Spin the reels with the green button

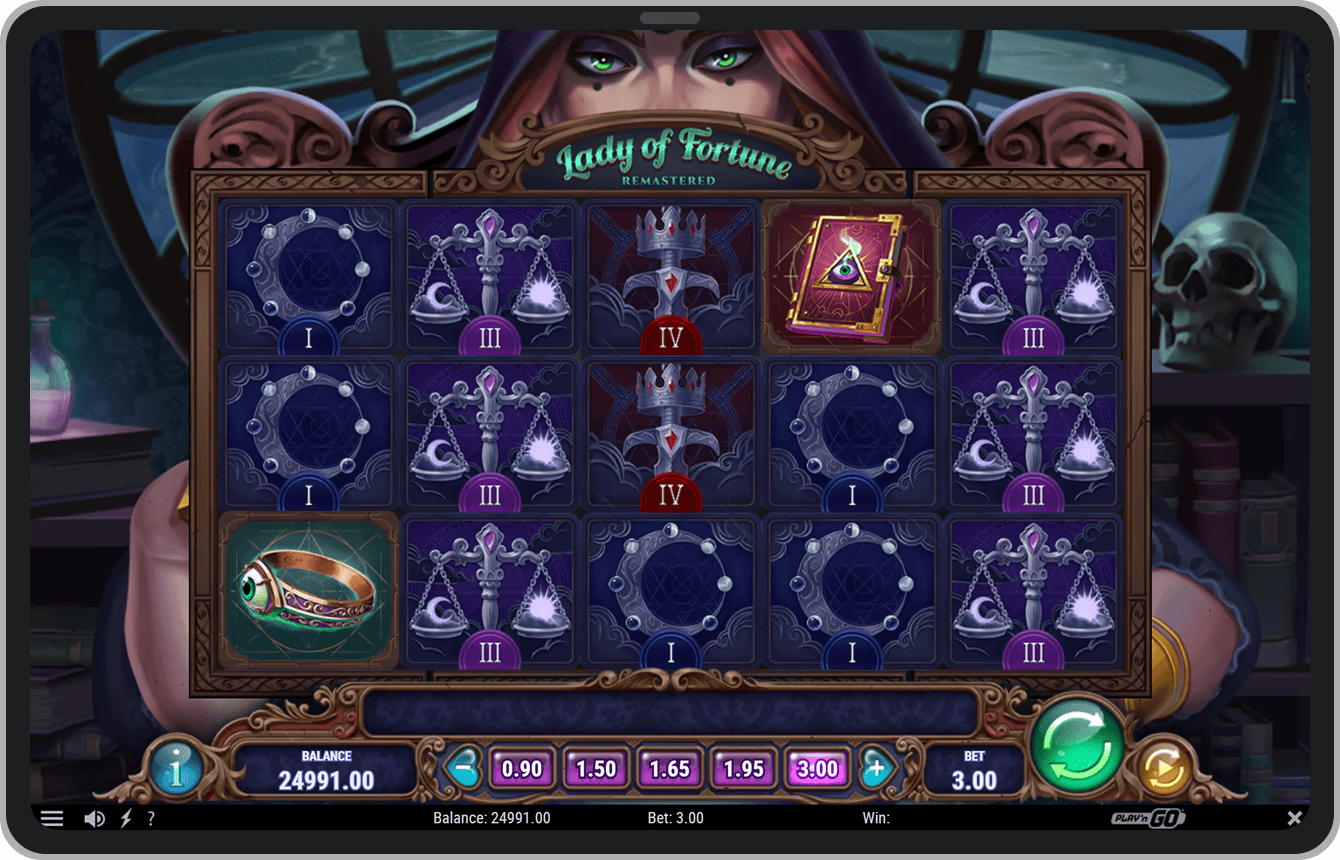tap(1078, 745)
